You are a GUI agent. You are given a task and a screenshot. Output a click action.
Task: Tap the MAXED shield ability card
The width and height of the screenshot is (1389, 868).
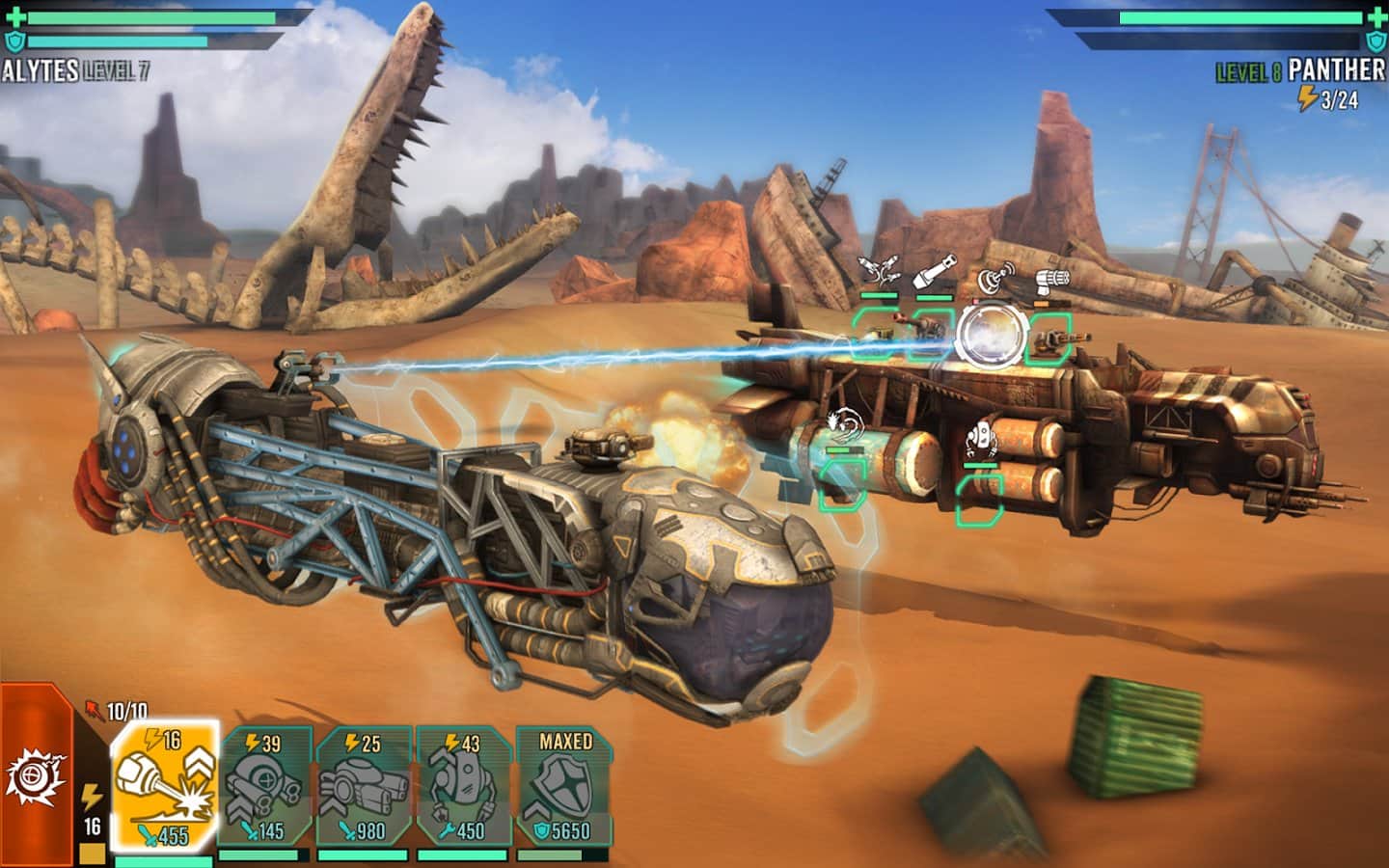pyautogui.click(x=564, y=785)
